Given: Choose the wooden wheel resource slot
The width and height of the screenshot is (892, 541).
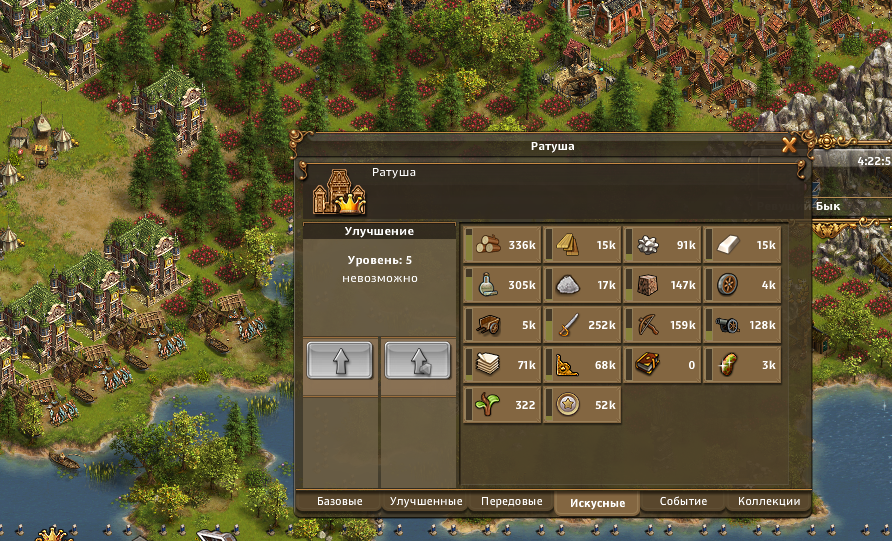Looking at the screenshot, I should coord(743,285).
